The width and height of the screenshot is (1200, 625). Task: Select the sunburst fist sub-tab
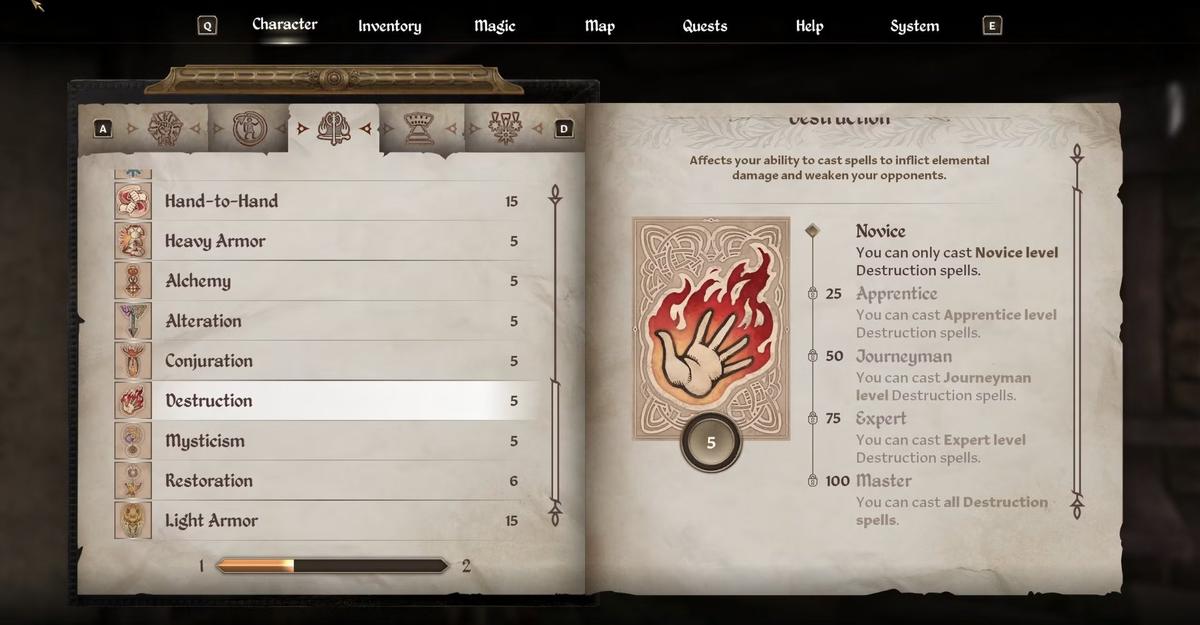163,128
